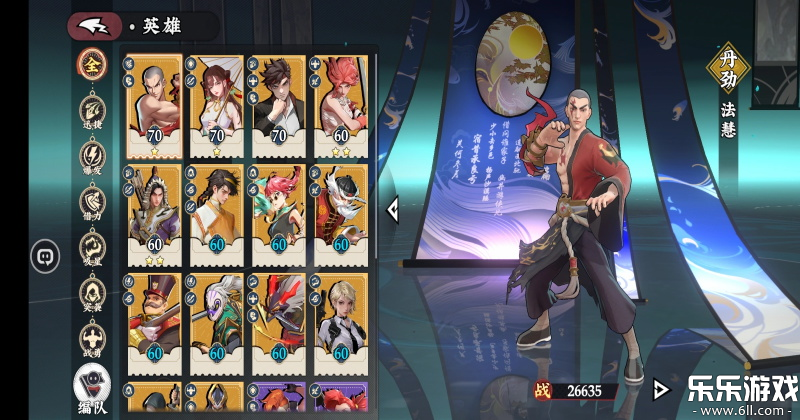800x420 pixels.
Task: Pick the top-hat gentleman hero card
Action: point(153,320)
